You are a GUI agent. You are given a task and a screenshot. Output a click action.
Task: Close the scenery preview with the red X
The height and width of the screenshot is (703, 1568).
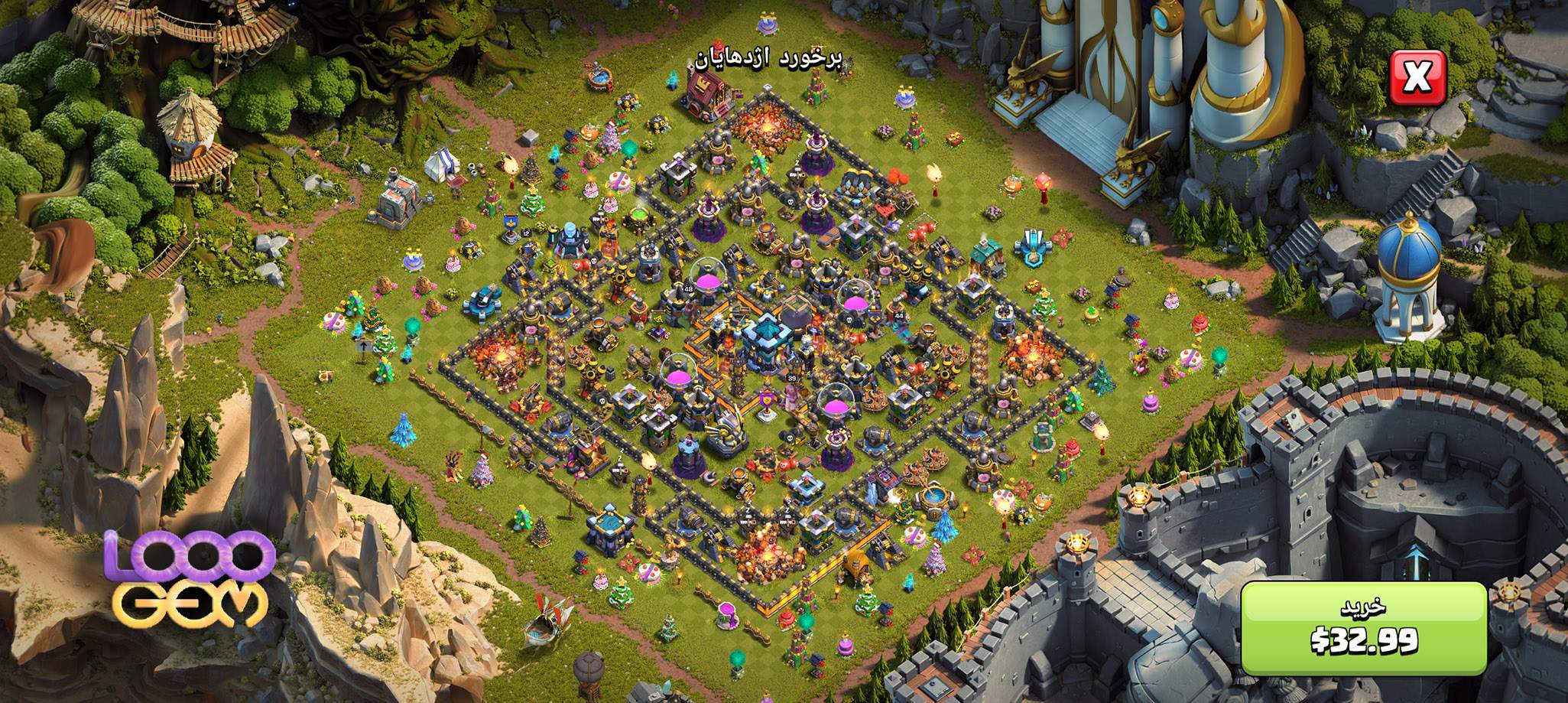tap(1417, 79)
